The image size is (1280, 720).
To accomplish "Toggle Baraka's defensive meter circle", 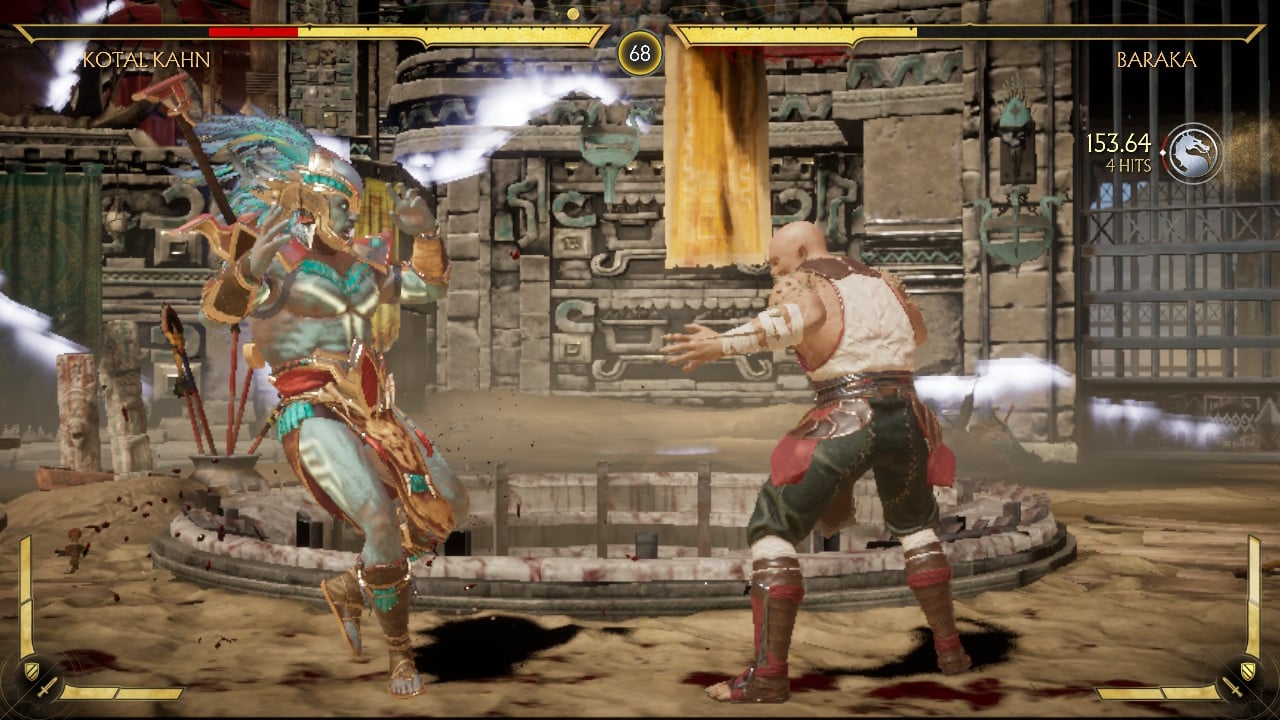I will pos(1242,680).
